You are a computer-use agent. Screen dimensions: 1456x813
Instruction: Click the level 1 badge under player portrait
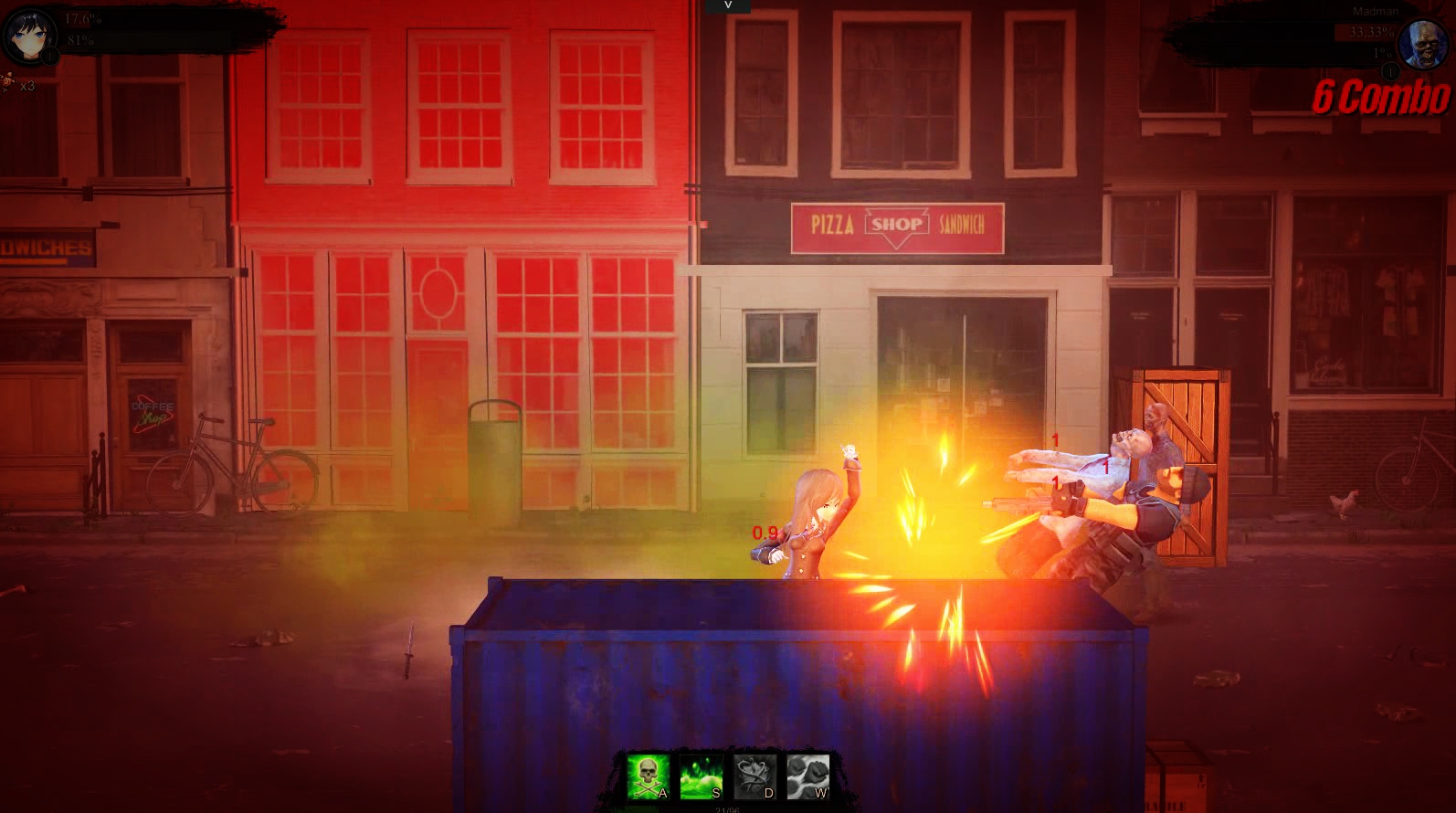[x=49, y=56]
